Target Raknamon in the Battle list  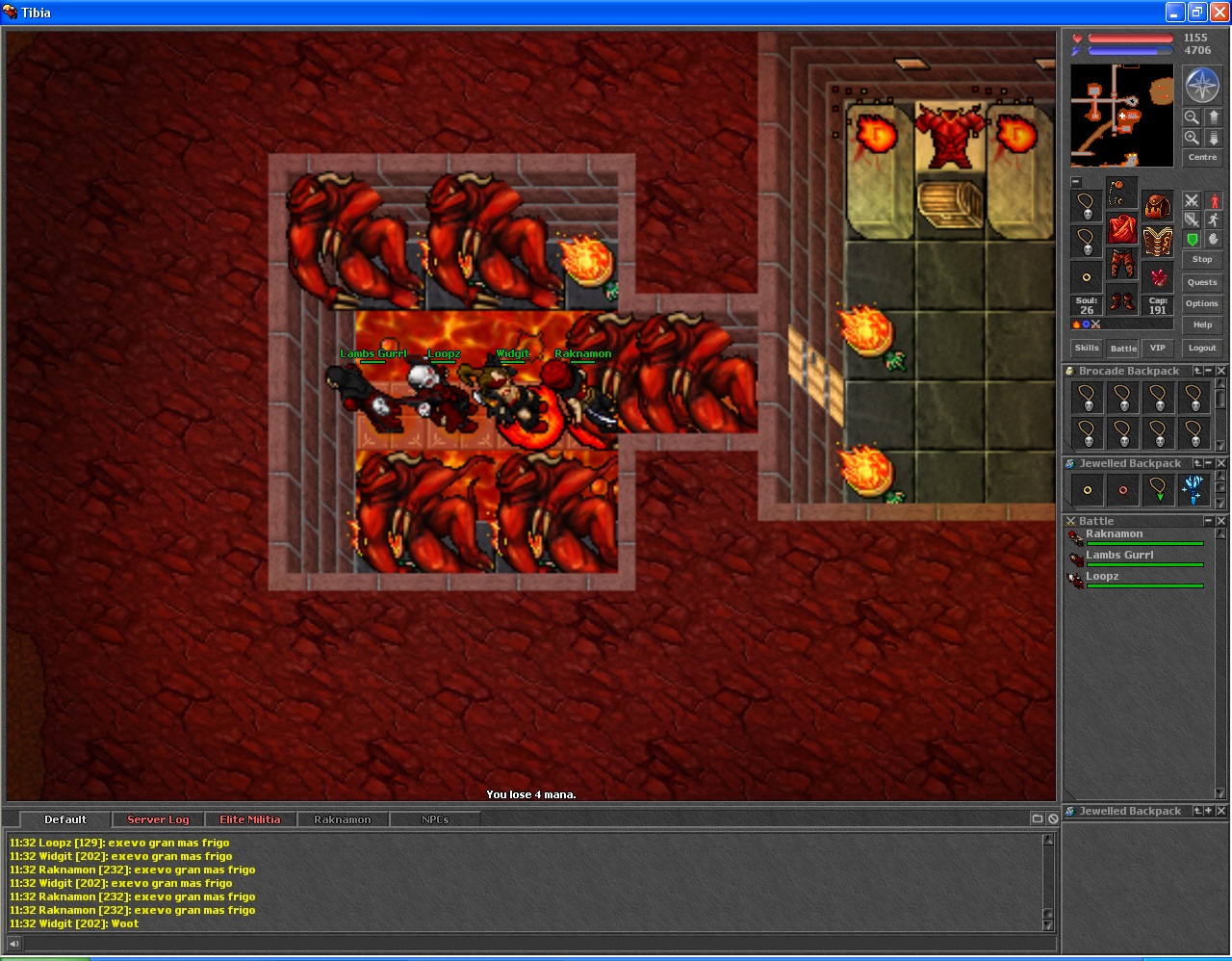(x=1115, y=535)
